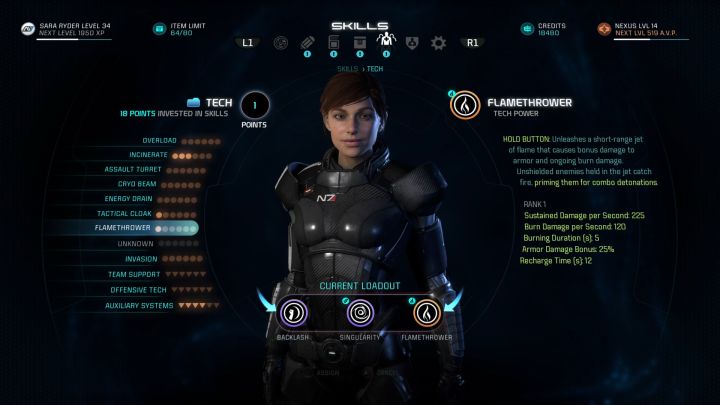Select the Unknown locked skill row
This screenshot has height=405, width=720.
135,243
